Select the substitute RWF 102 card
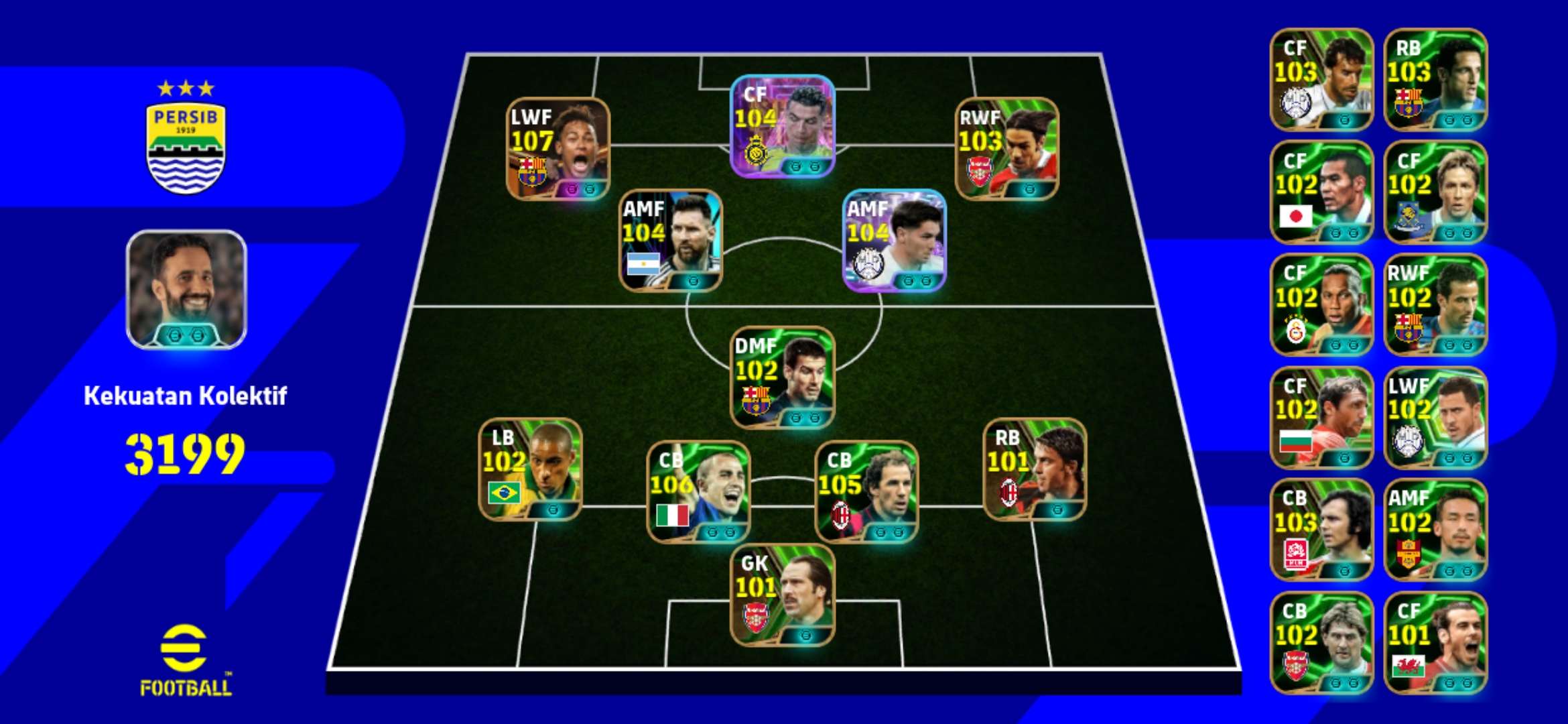Screen dimensions: 1568x724 point(1435,304)
